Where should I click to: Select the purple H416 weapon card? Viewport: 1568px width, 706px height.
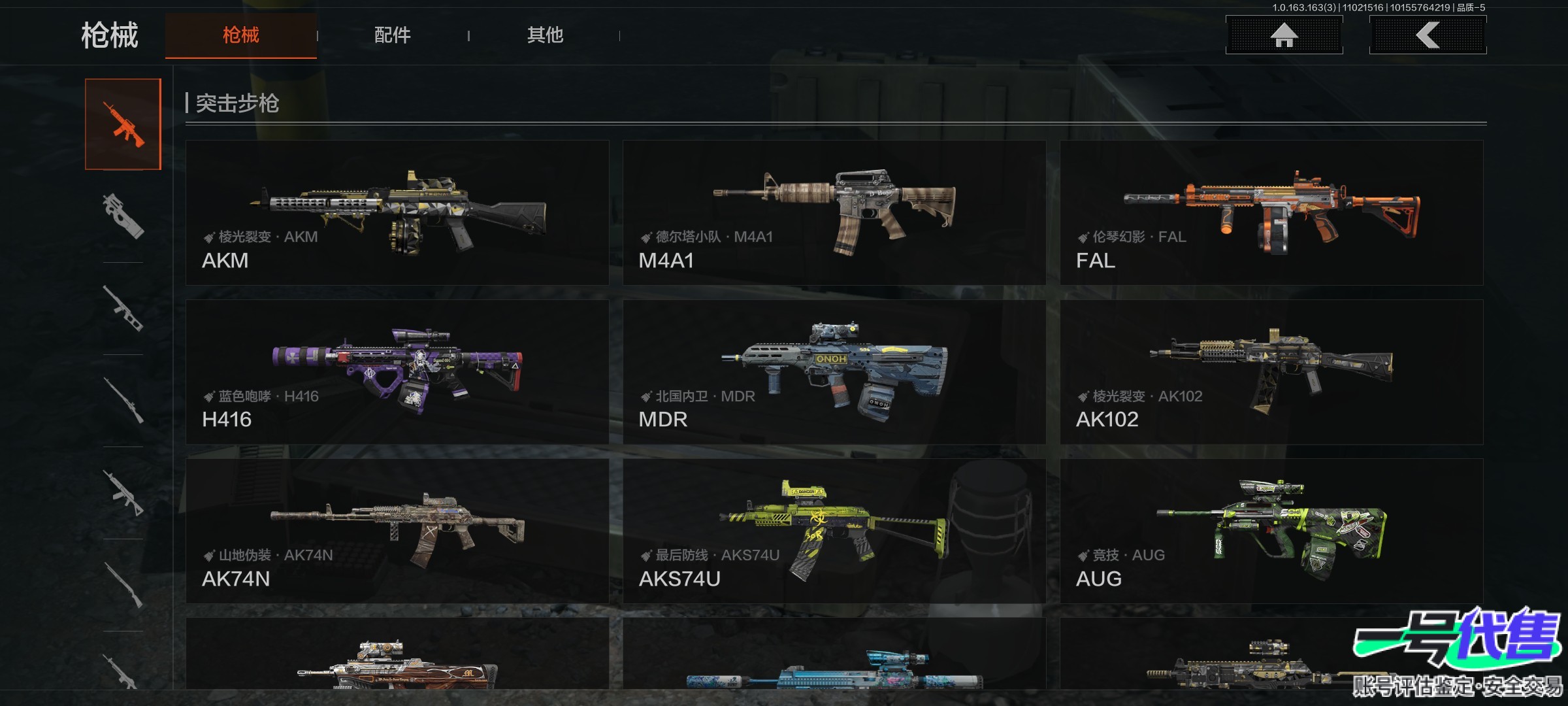[x=397, y=372]
